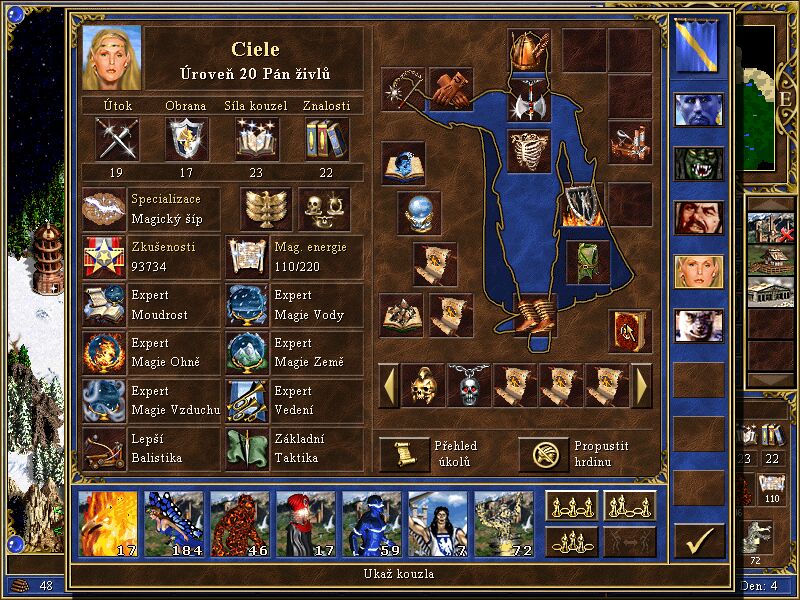
Task: Select the army stack of 46 creatures
Action: [239, 523]
